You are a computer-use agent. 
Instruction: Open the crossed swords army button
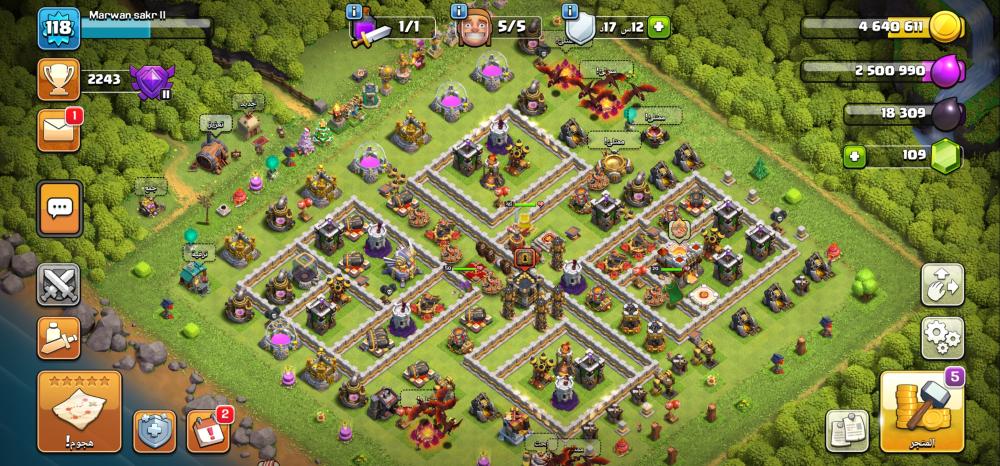coord(58,285)
